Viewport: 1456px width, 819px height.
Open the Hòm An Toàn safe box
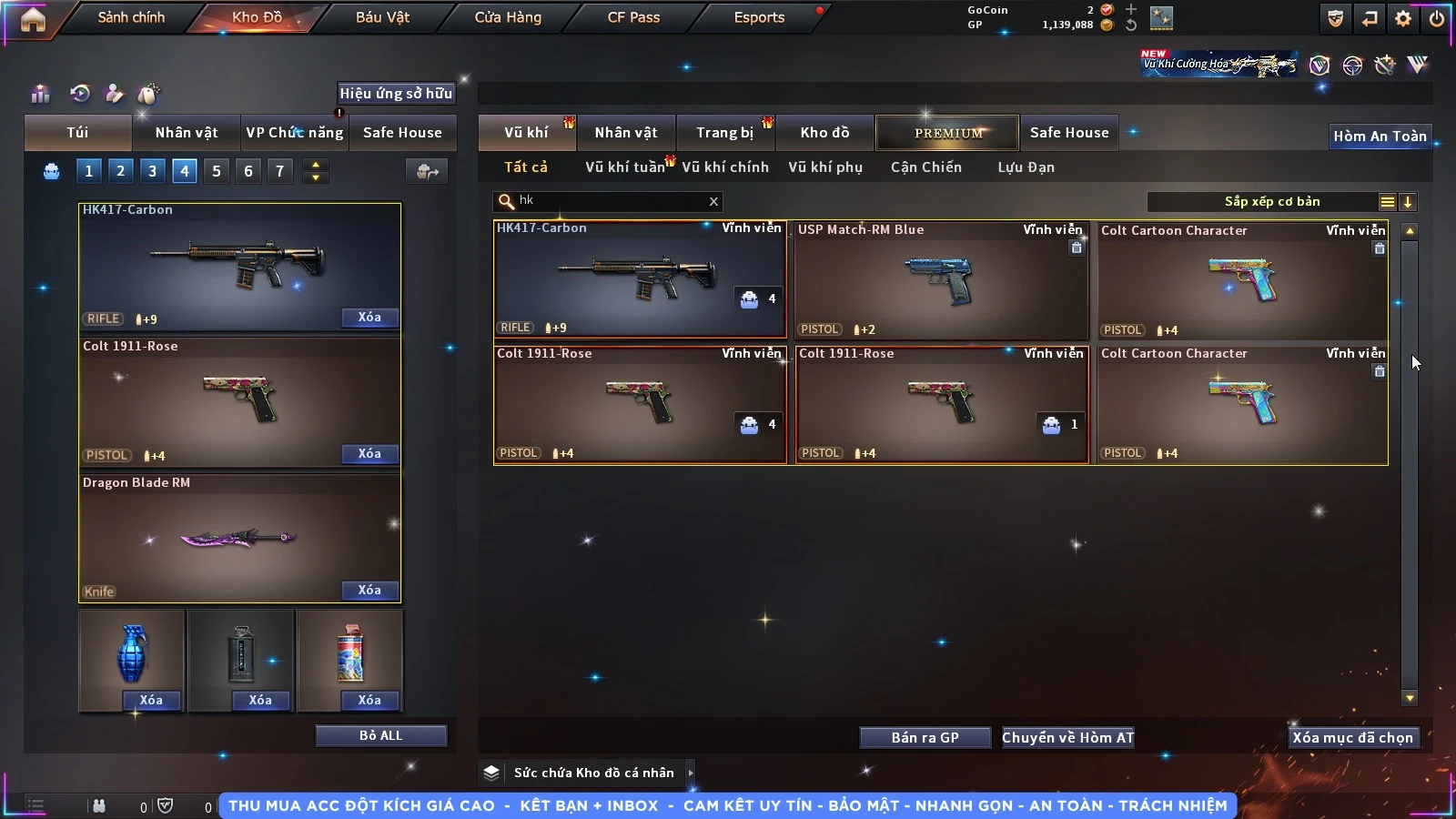click(x=1380, y=136)
